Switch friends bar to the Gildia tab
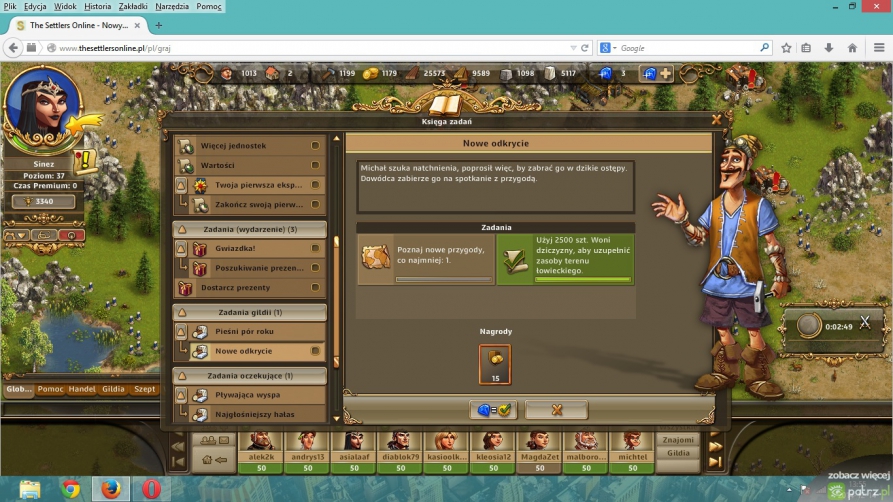 click(x=678, y=453)
